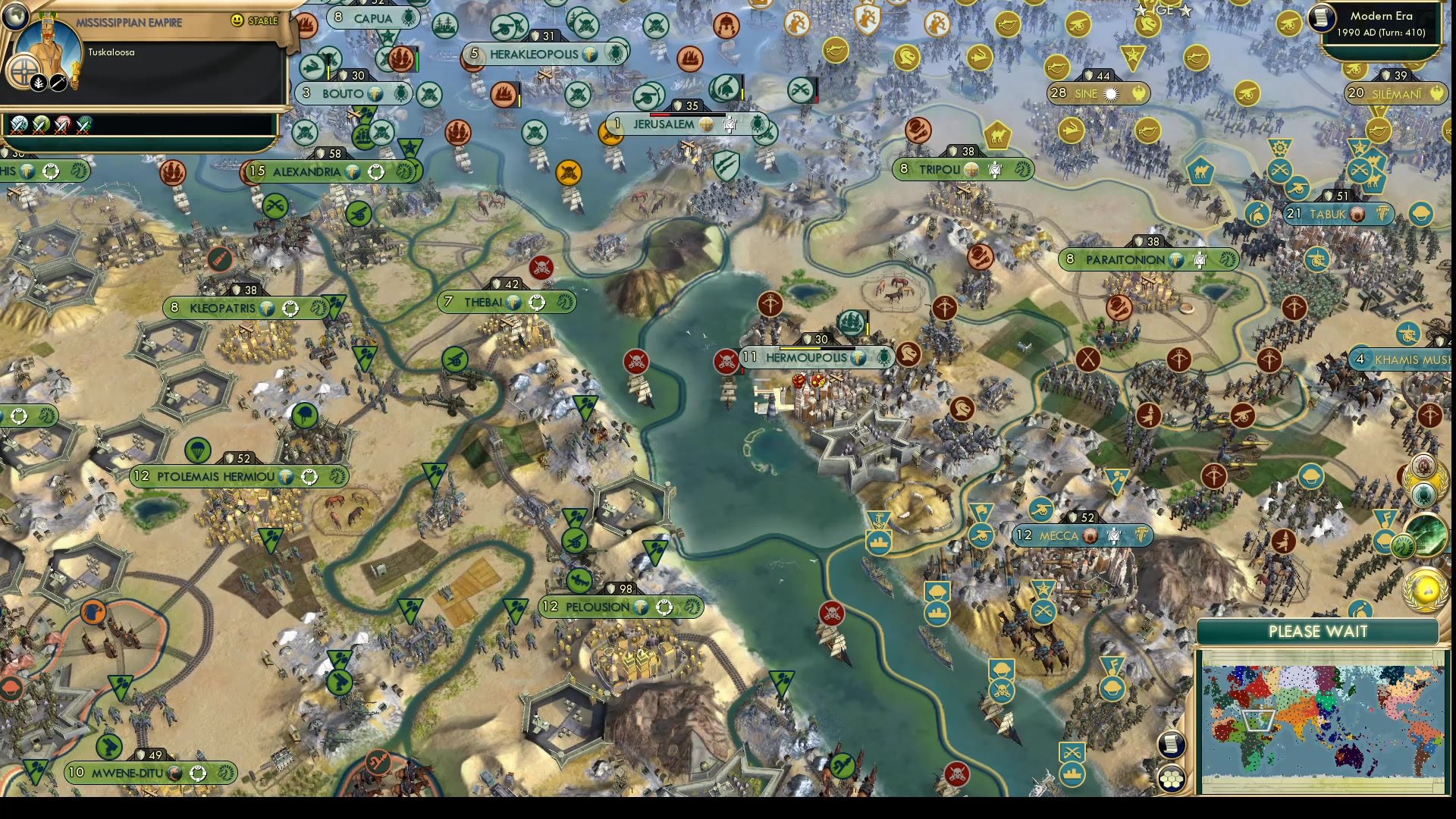Click a war-declaration swords icon in the diplomacy strip

point(19,124)
